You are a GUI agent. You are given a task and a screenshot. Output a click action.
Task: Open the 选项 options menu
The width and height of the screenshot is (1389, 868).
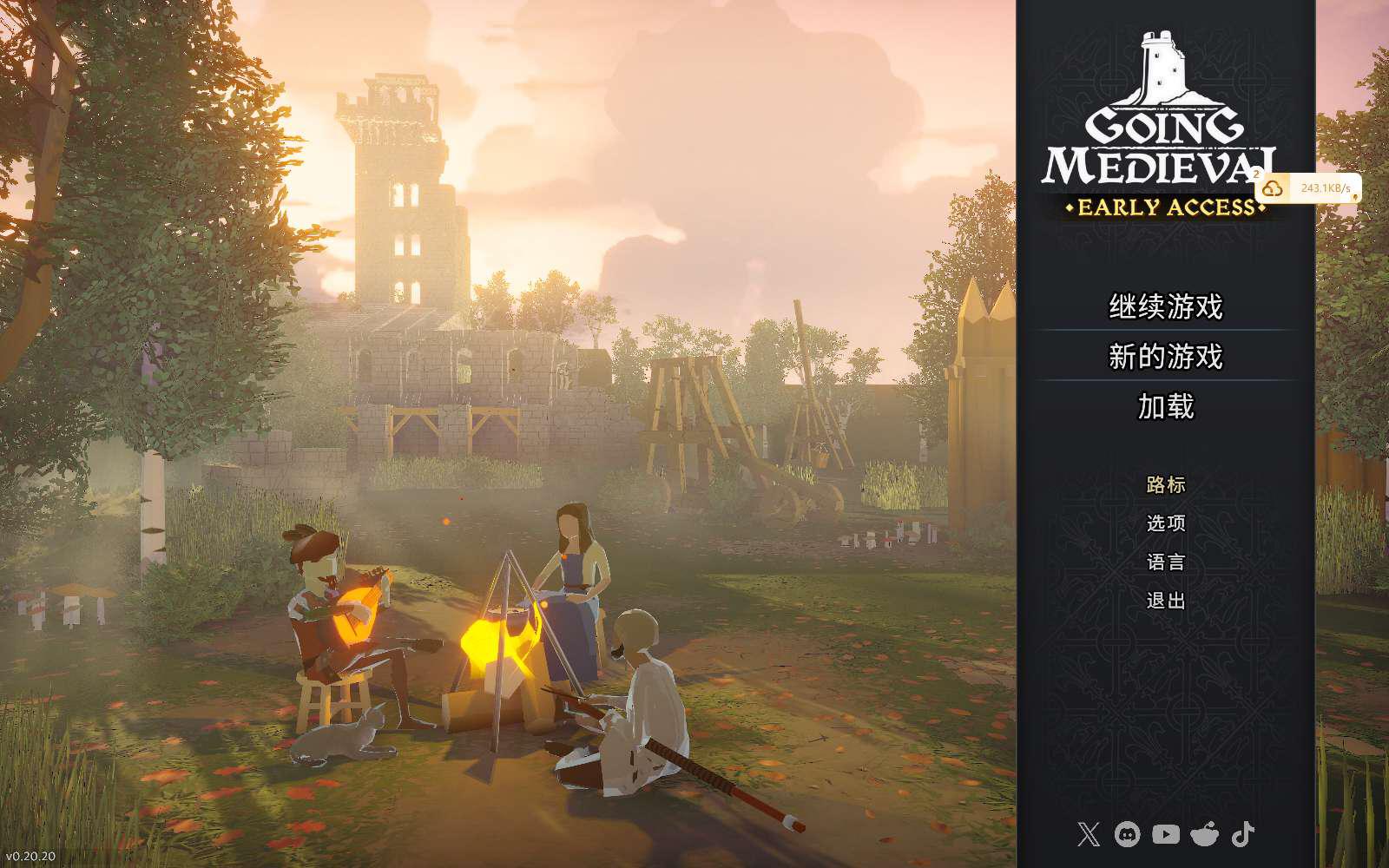1165,523
